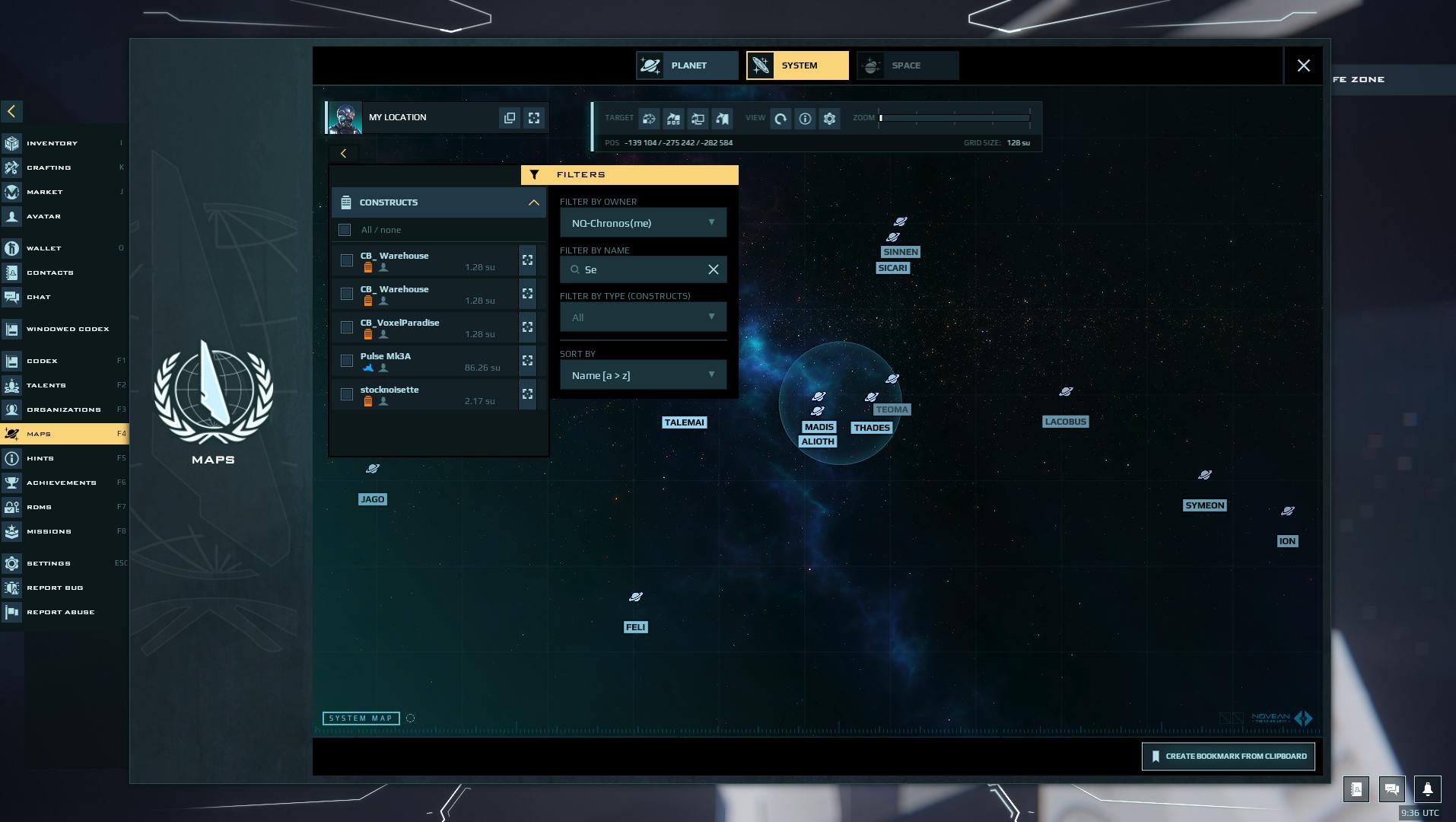The width and height of the screenshot is (1456, 822).
Task: Click Create Bookmark From Clipboard
Action: coord(1228,756)
